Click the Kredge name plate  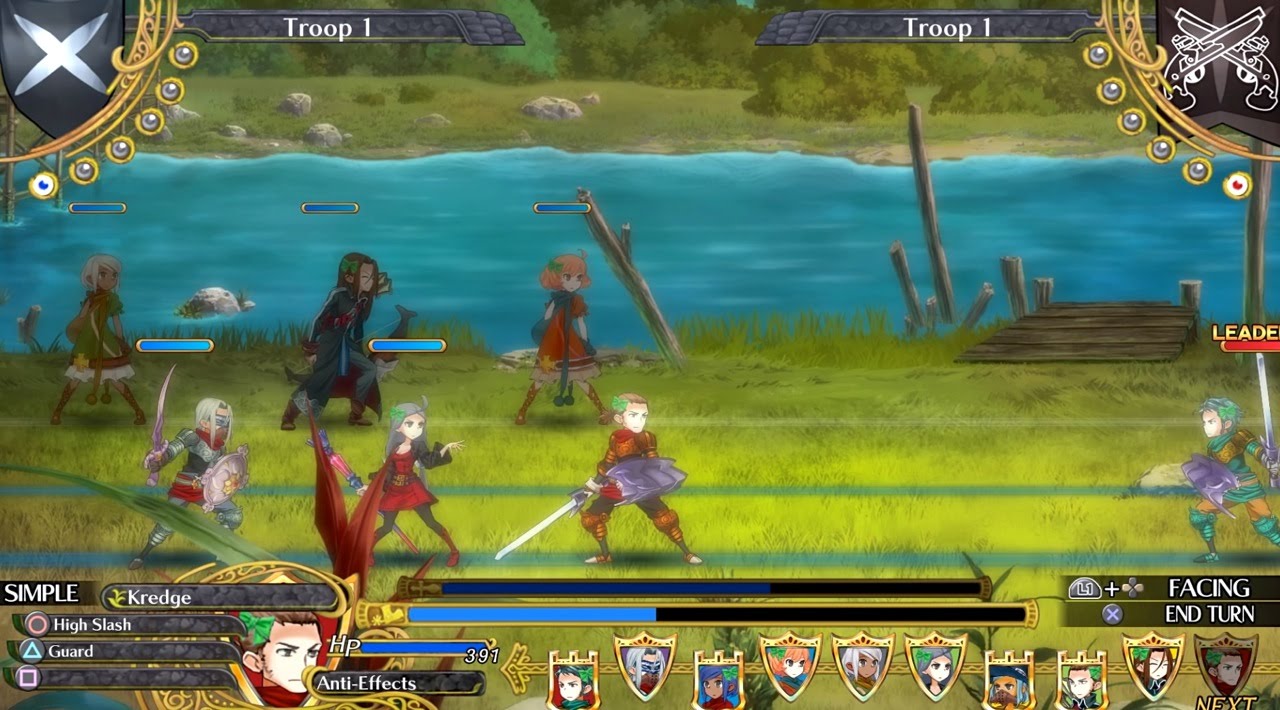click(218, 597)
